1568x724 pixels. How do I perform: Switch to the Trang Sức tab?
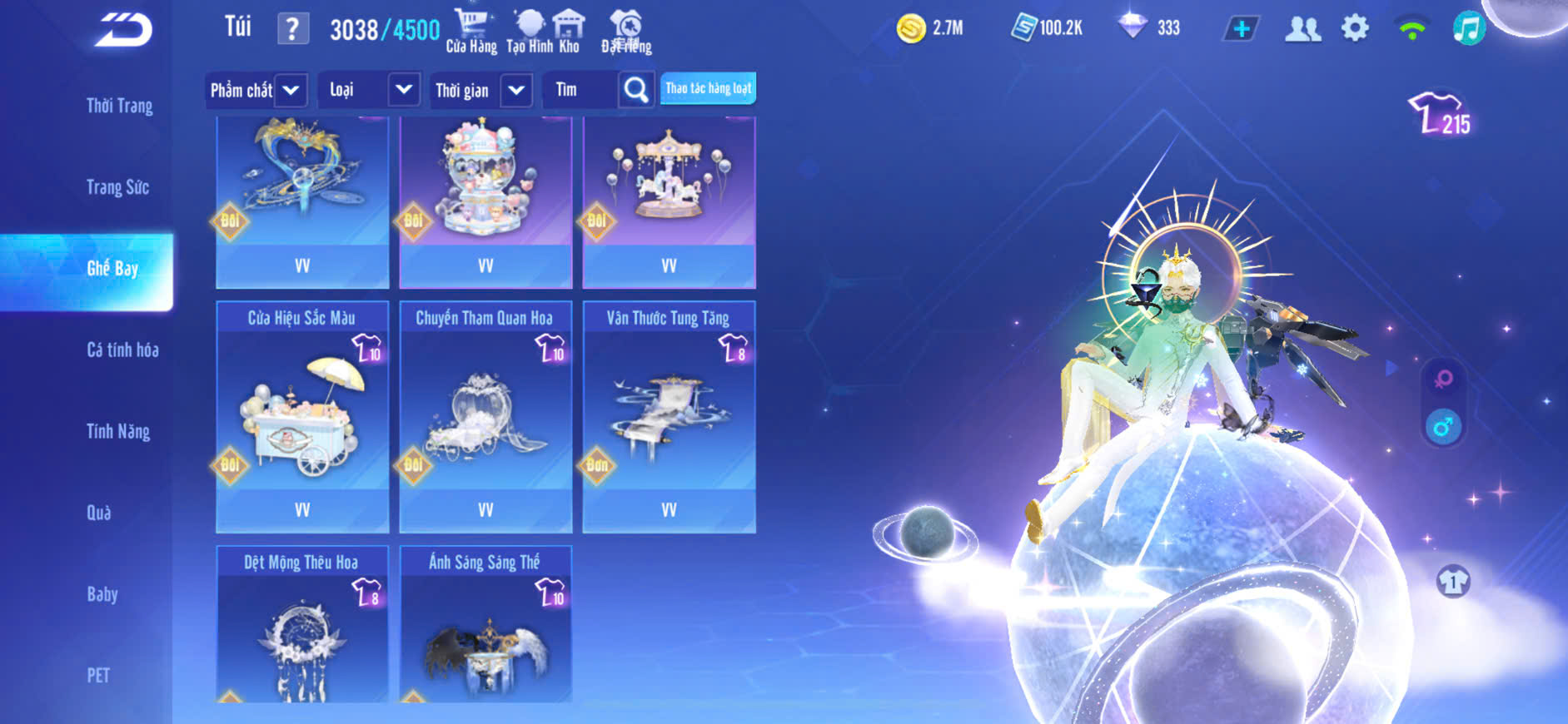coord(117,187)
